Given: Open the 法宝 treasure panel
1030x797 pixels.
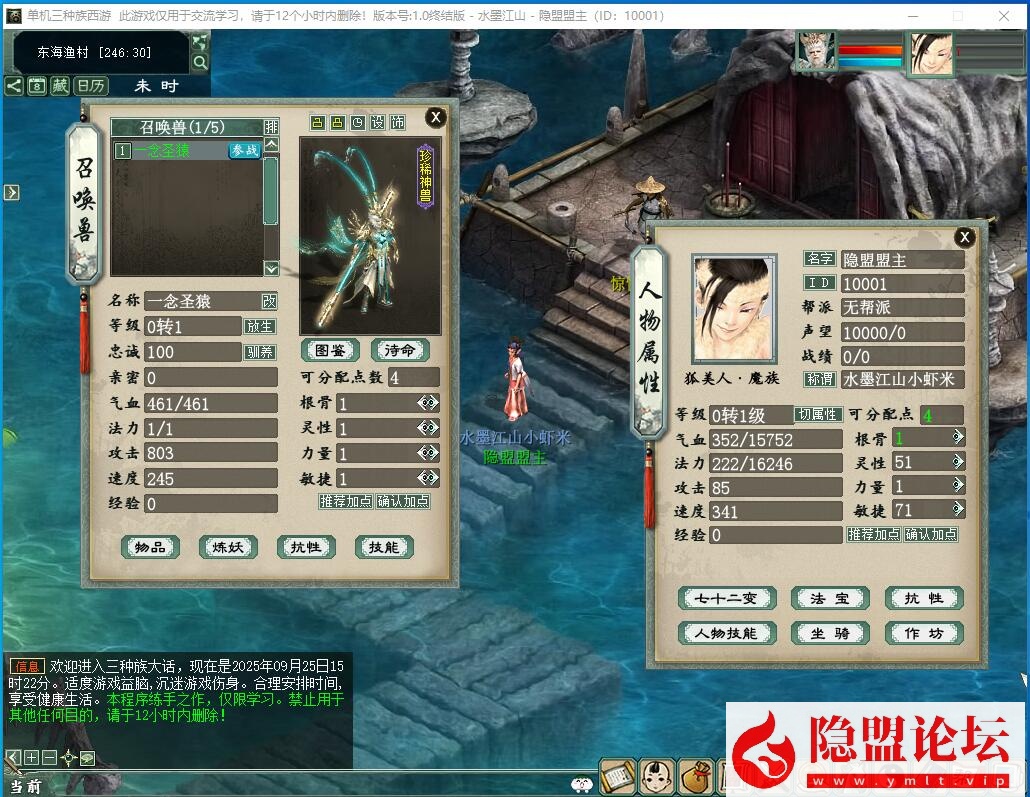Looking at the screenshot, I should pos(829,598).
